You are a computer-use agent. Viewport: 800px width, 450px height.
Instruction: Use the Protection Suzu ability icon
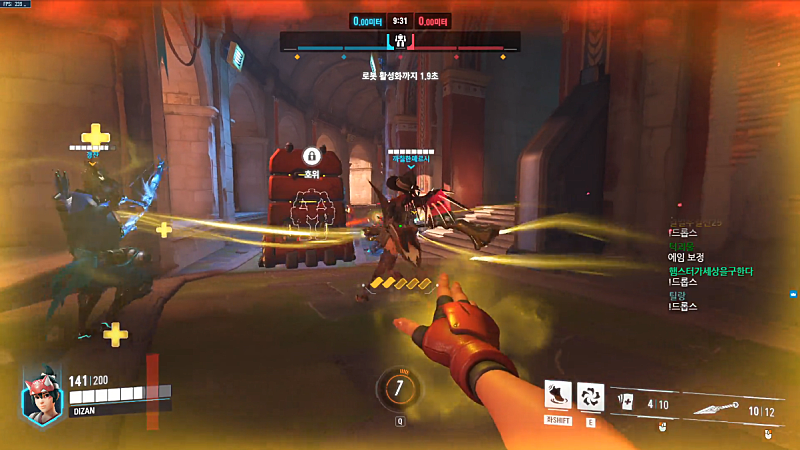pos(590,396)
